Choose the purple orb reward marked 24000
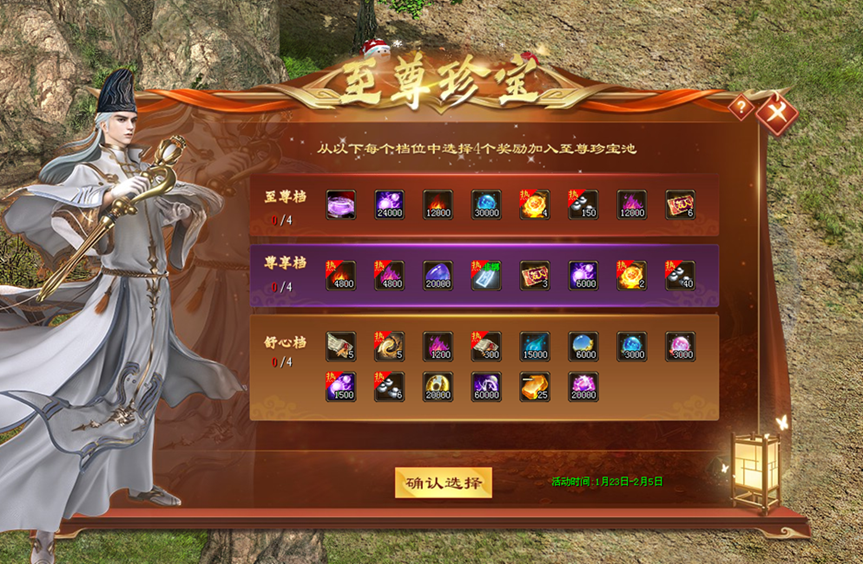This screenshot has width=863, height=564. pos(389,205)
